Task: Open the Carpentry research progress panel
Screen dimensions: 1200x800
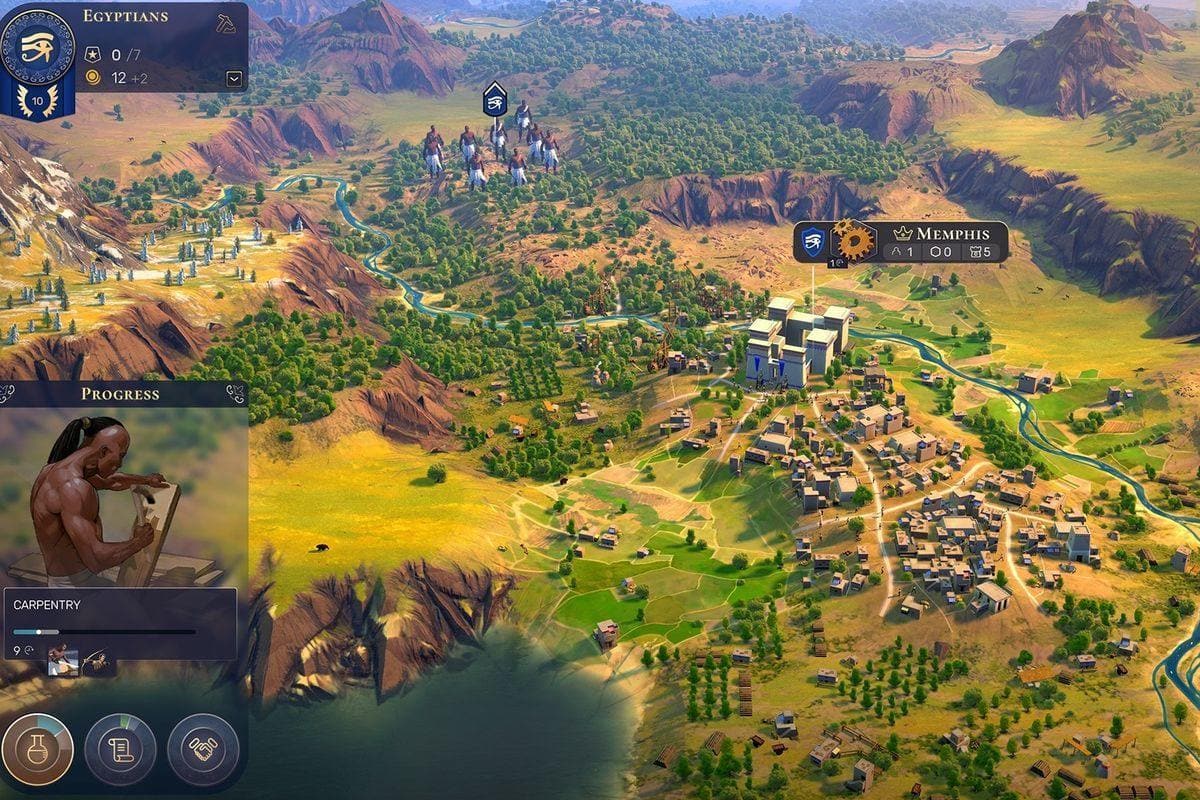Action: point(120,610)
